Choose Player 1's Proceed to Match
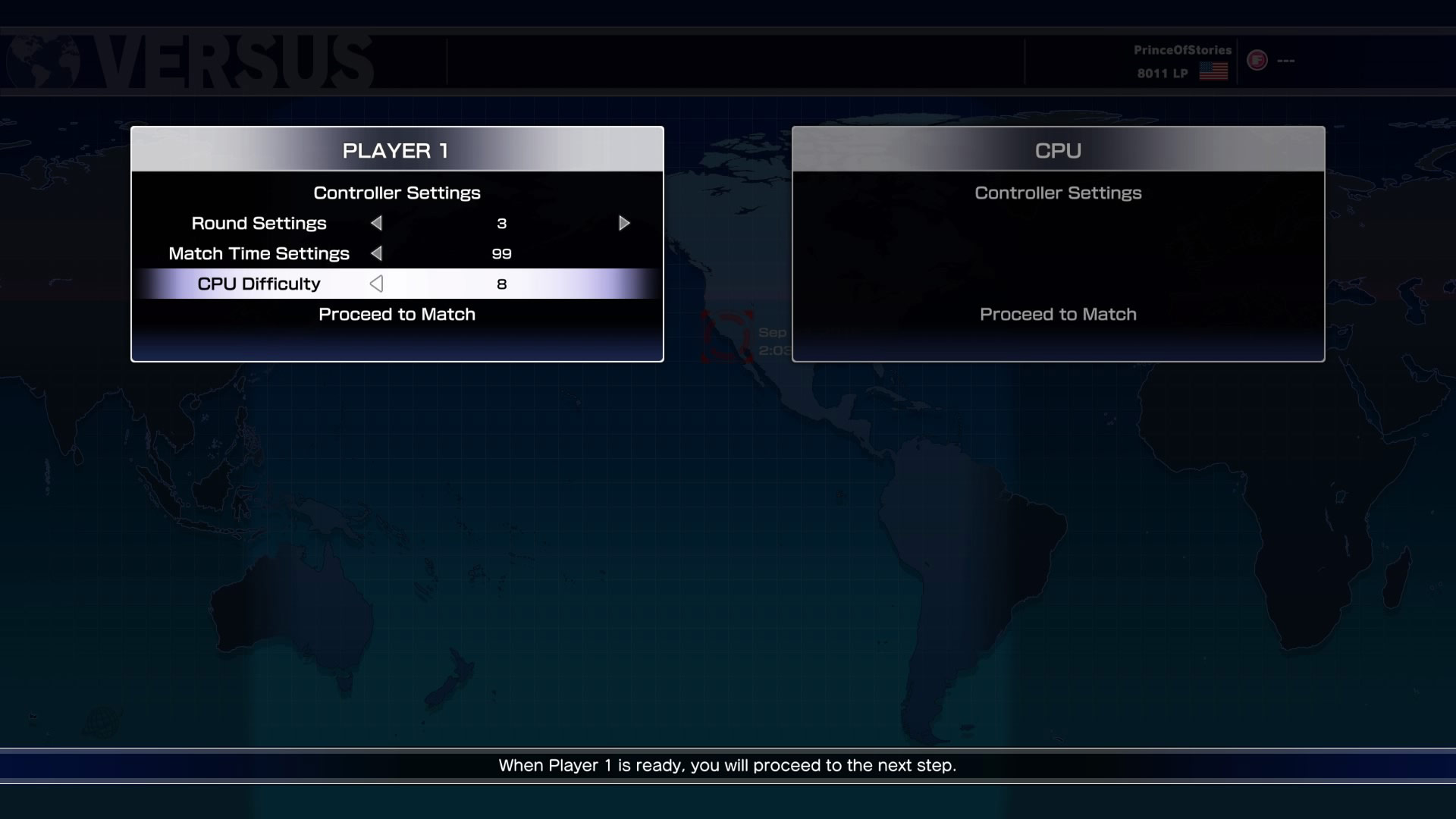Screen dimensions: 1456x819 point(397,314)
